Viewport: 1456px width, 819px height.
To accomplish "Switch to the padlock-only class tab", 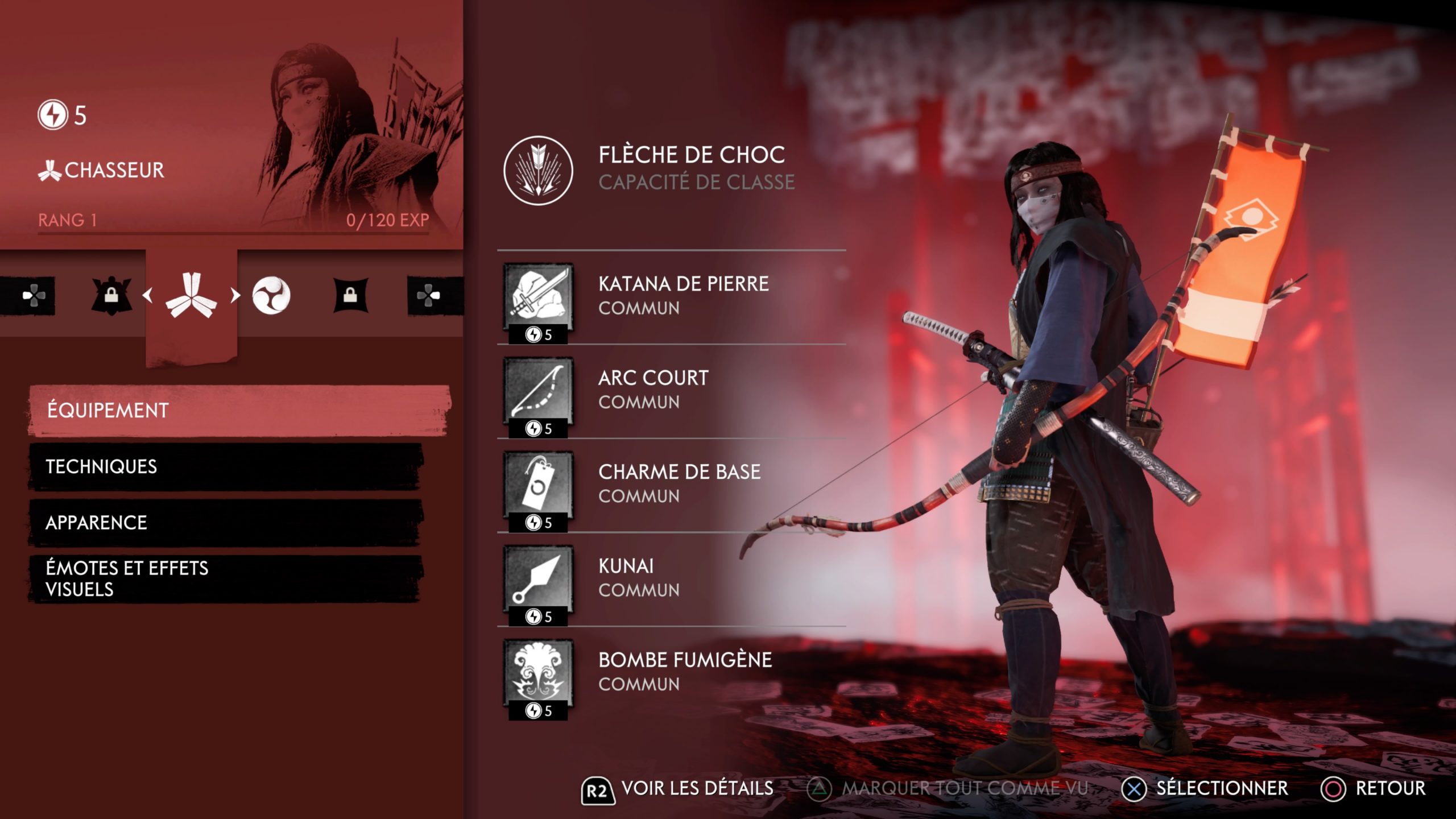I will [350, 295].
